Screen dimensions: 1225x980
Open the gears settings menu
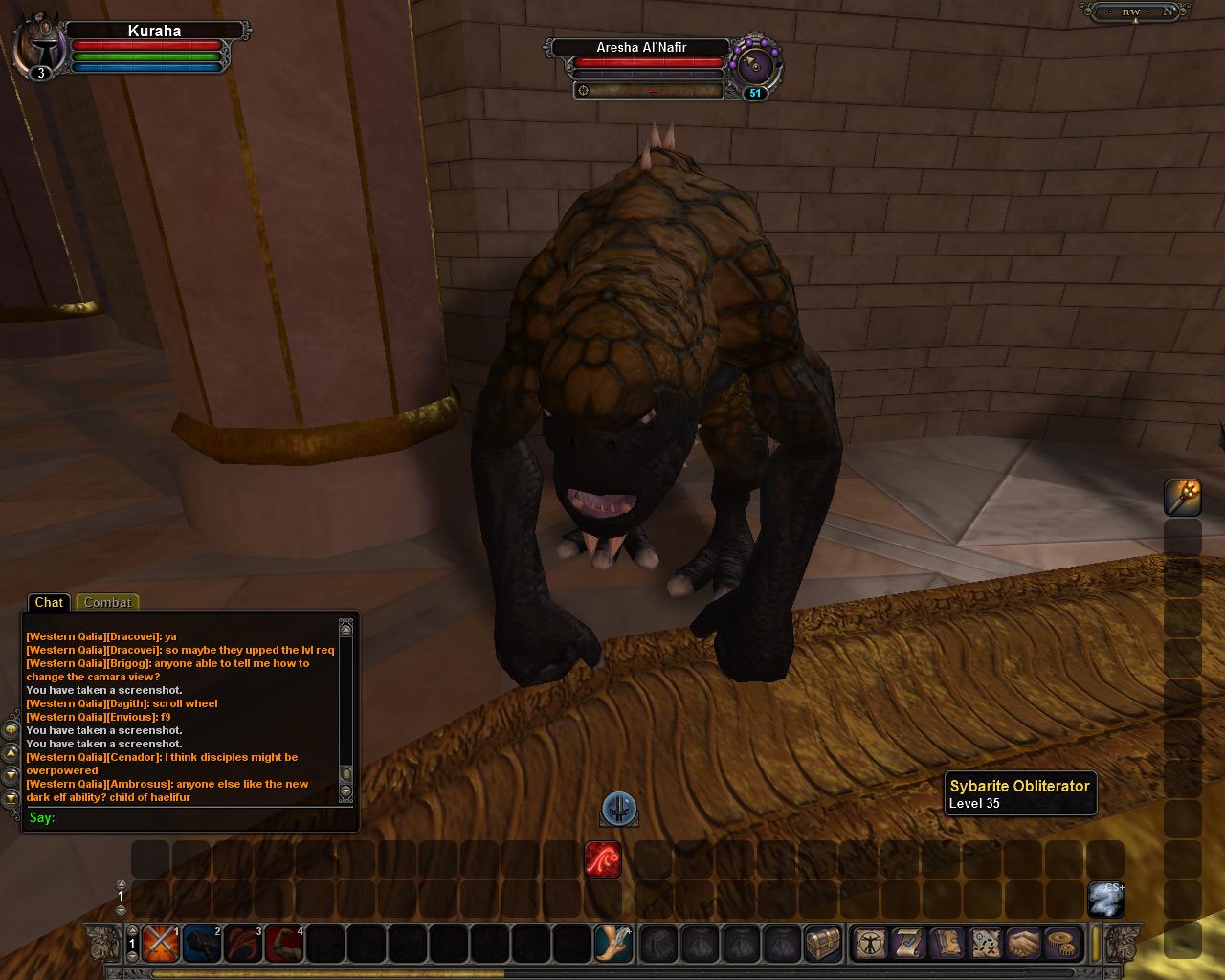(1060, 944)
